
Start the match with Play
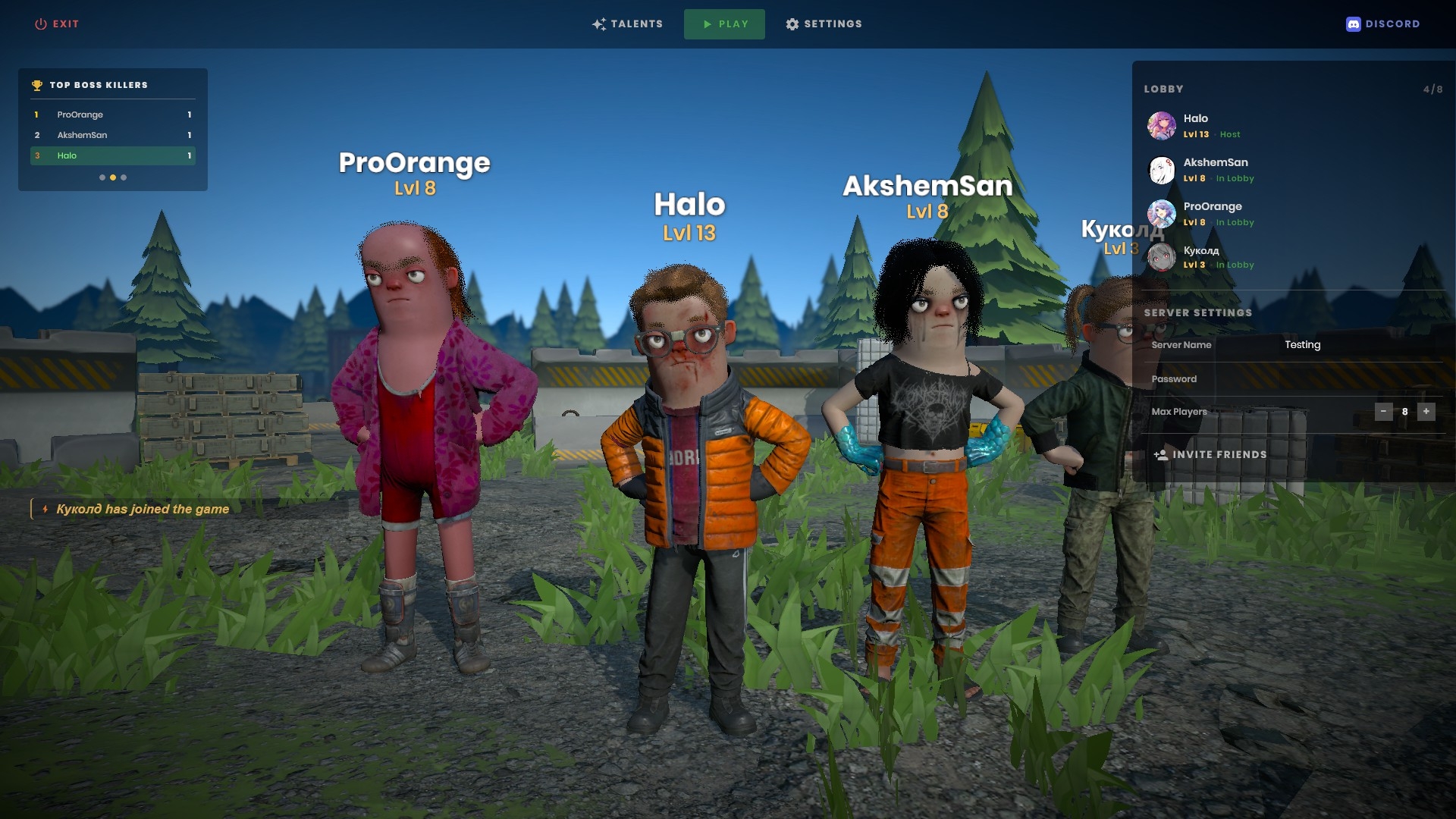tap(724, 24)
